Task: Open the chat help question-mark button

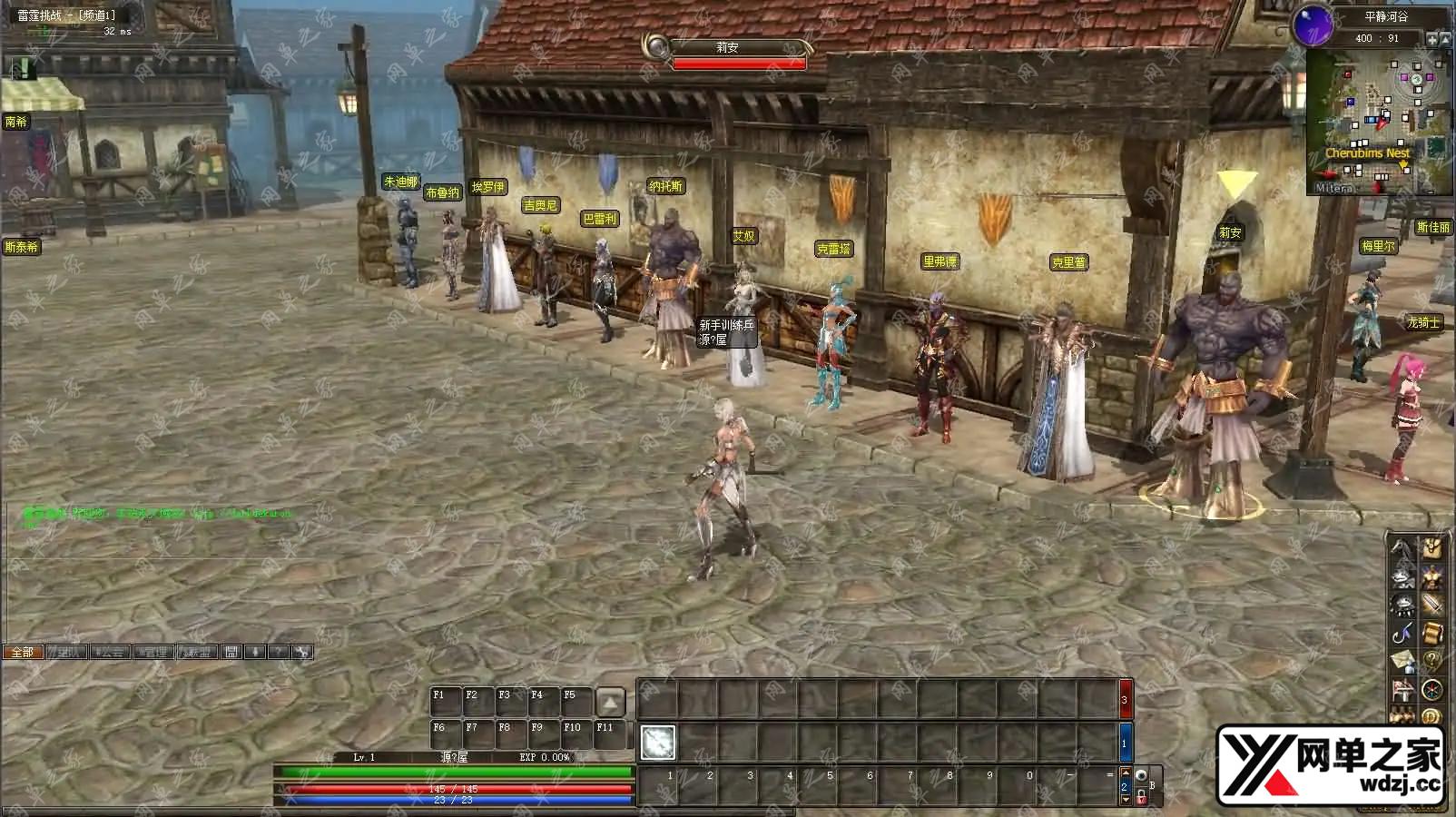Action: click(279, 652)
